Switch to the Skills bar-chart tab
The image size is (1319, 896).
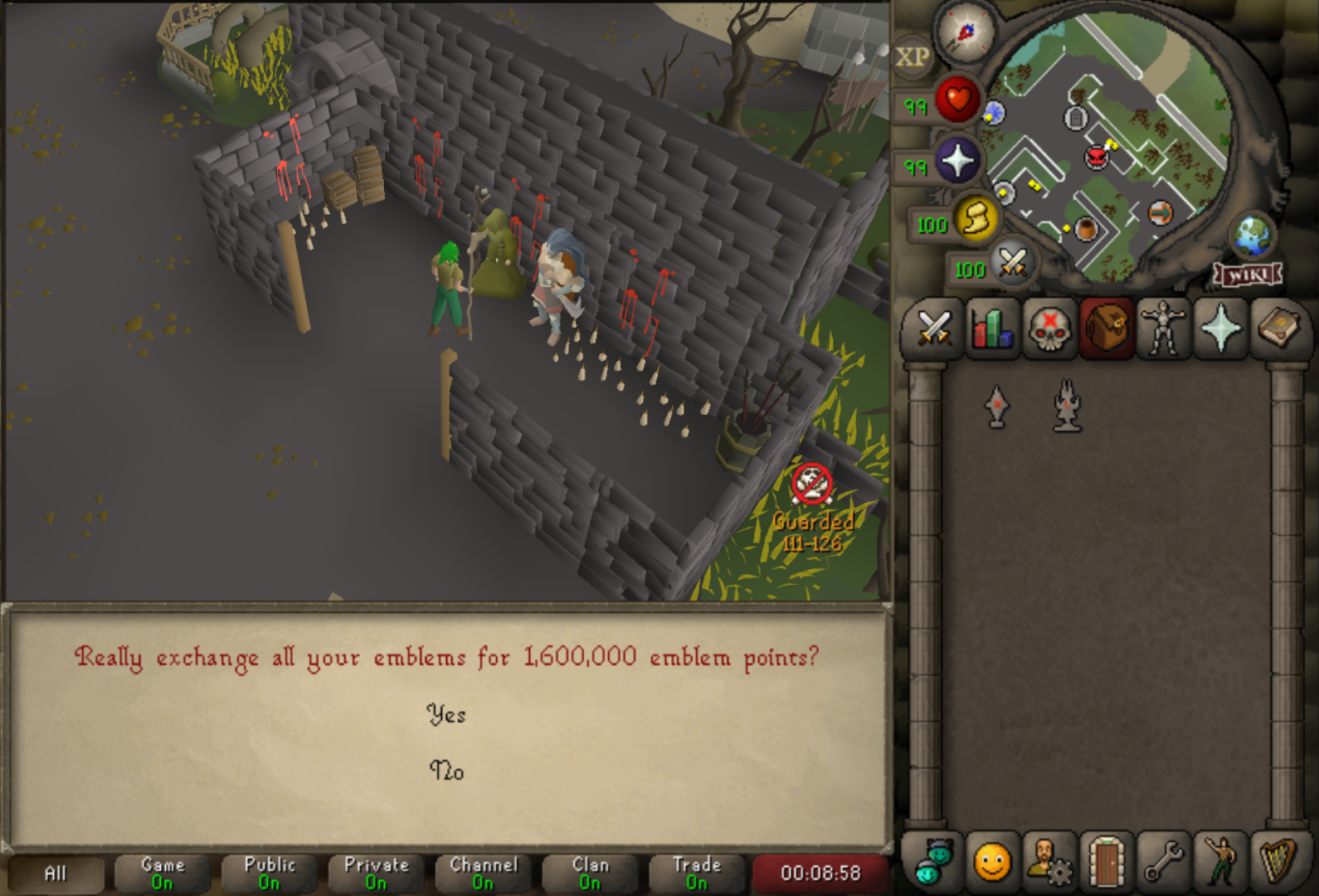point(992,329)
